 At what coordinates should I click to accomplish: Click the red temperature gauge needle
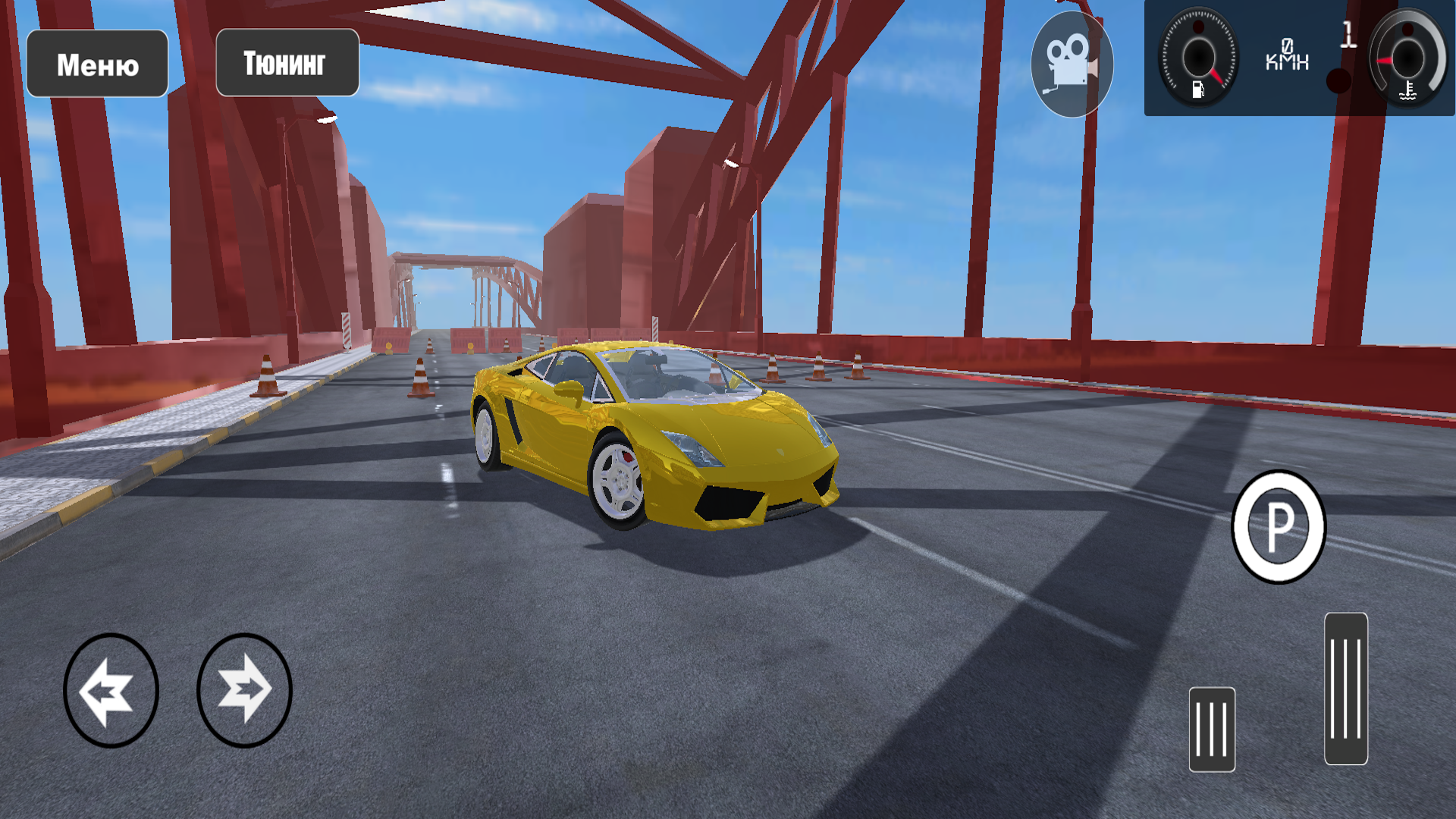[x=1385, y=61]
